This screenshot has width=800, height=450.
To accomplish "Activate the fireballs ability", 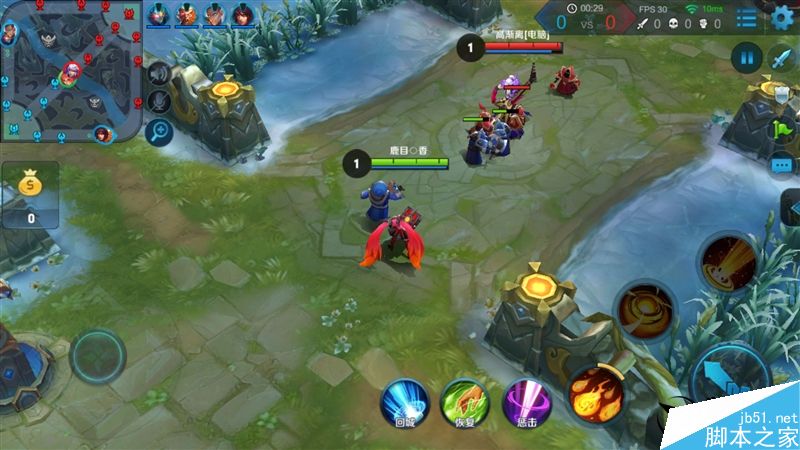I will (x=596, y=390).
